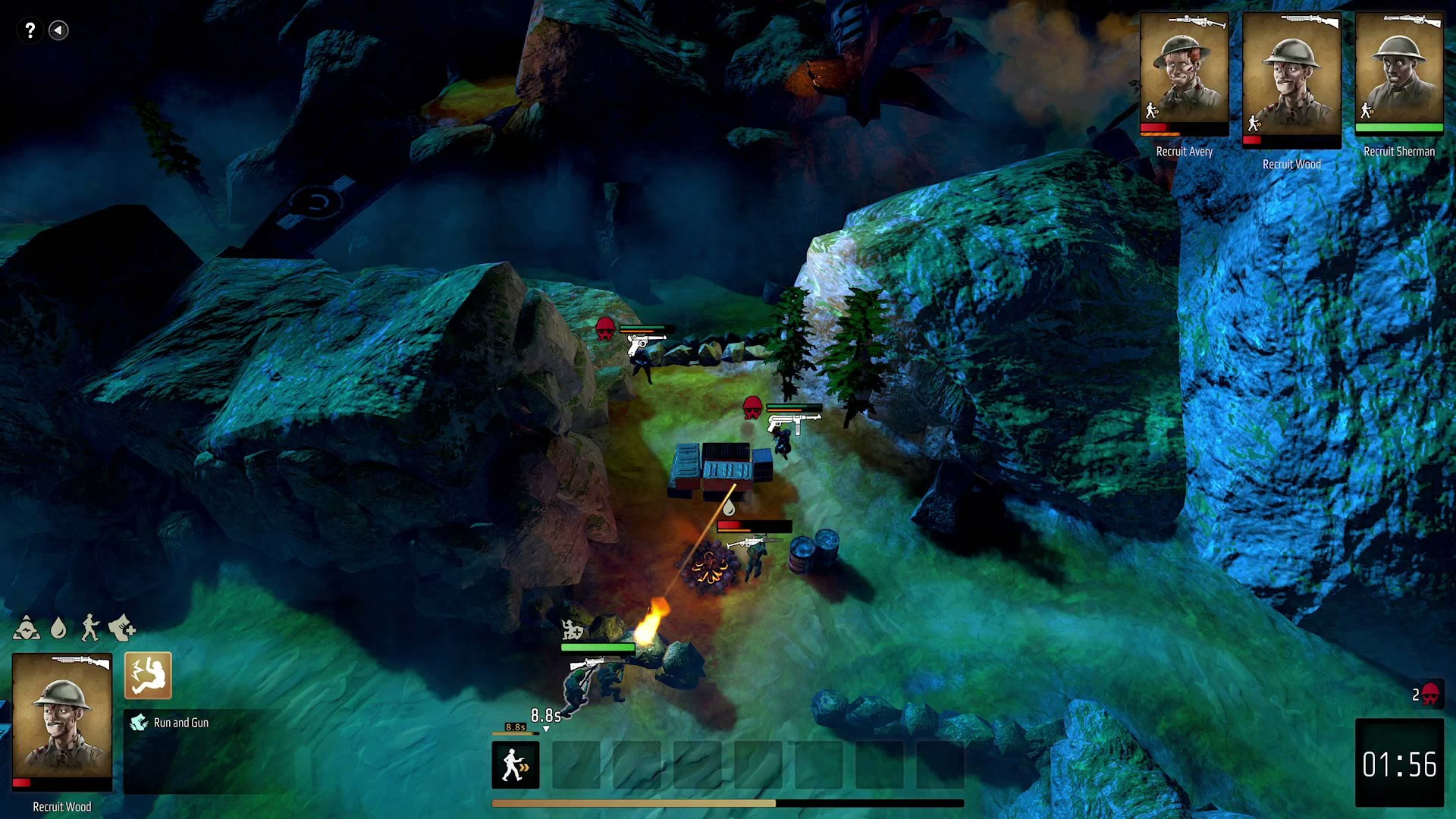Click the walking soldier status icon
Screen dimensions: 1456x819
click(90, 628)
